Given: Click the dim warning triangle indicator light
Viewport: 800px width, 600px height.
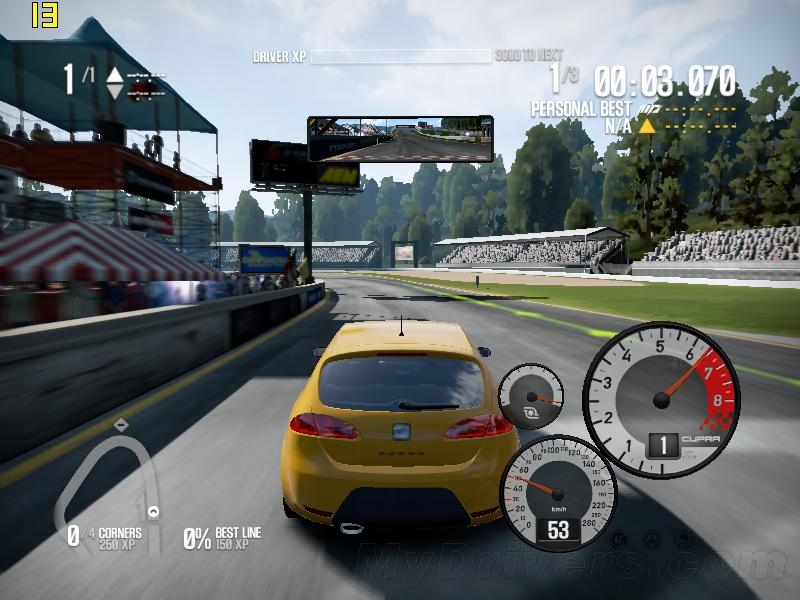Looking at the screenshot, I should 650,540.
